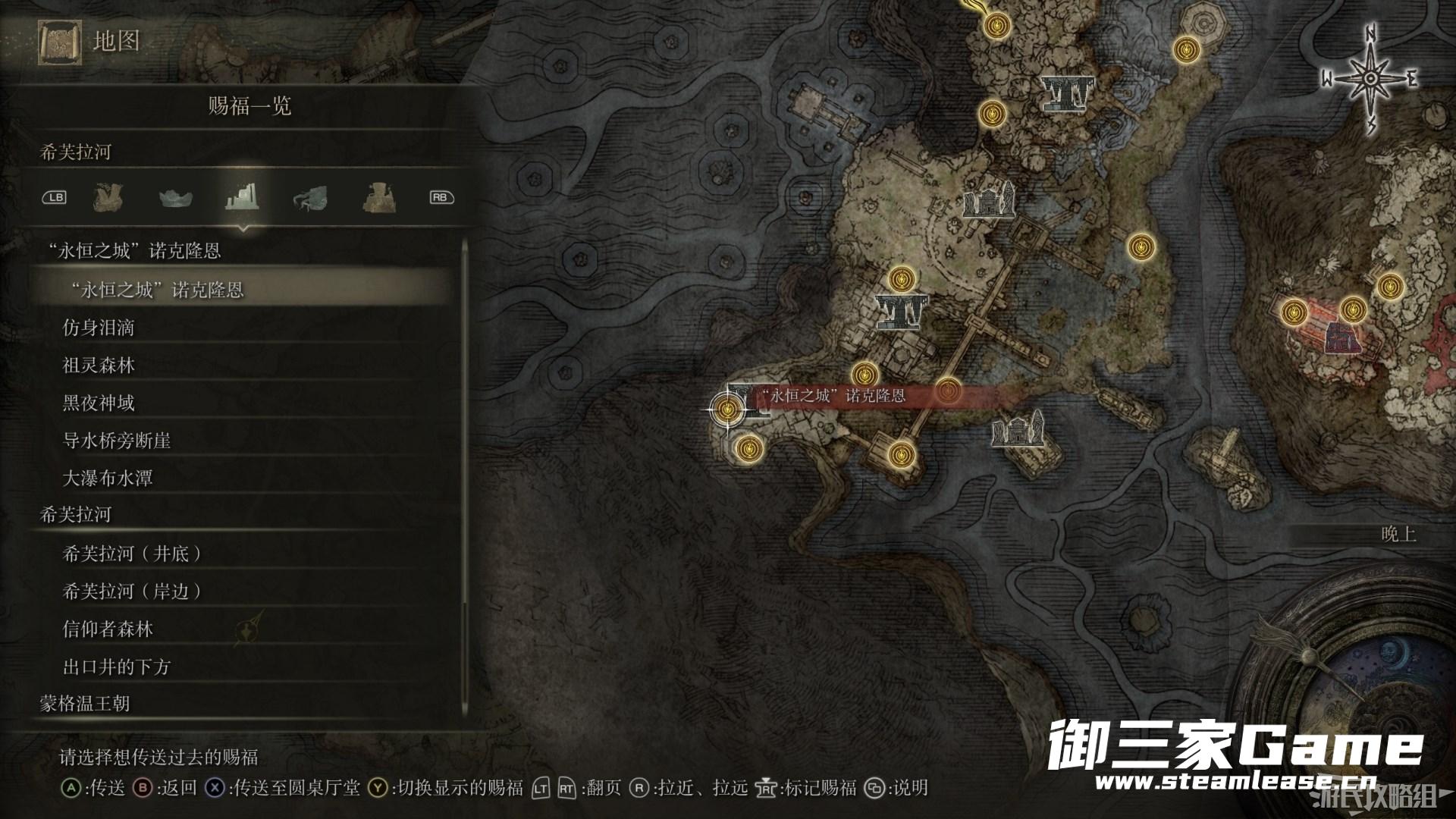The width and height of the screenshot is (1456, 819).
Task: Click the map scroll icon beside 地图
Action: [59, 42]
